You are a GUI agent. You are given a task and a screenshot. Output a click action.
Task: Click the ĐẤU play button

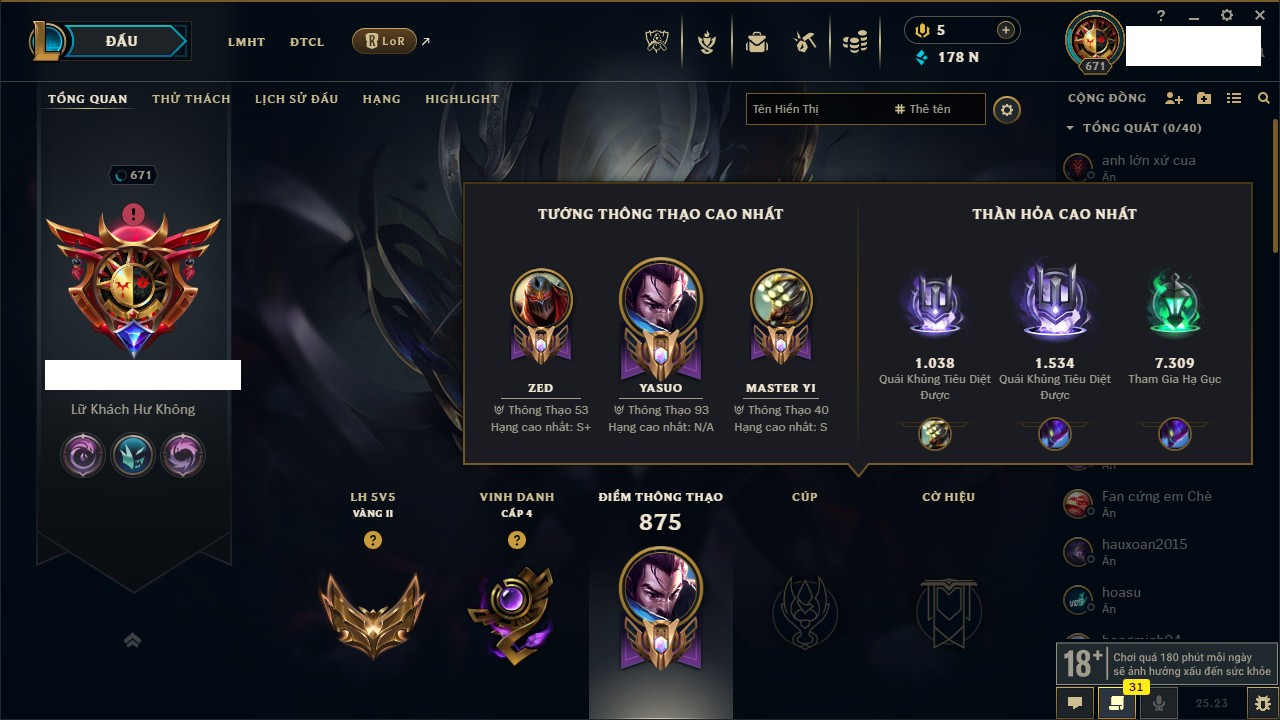click(x=121, y=41)
